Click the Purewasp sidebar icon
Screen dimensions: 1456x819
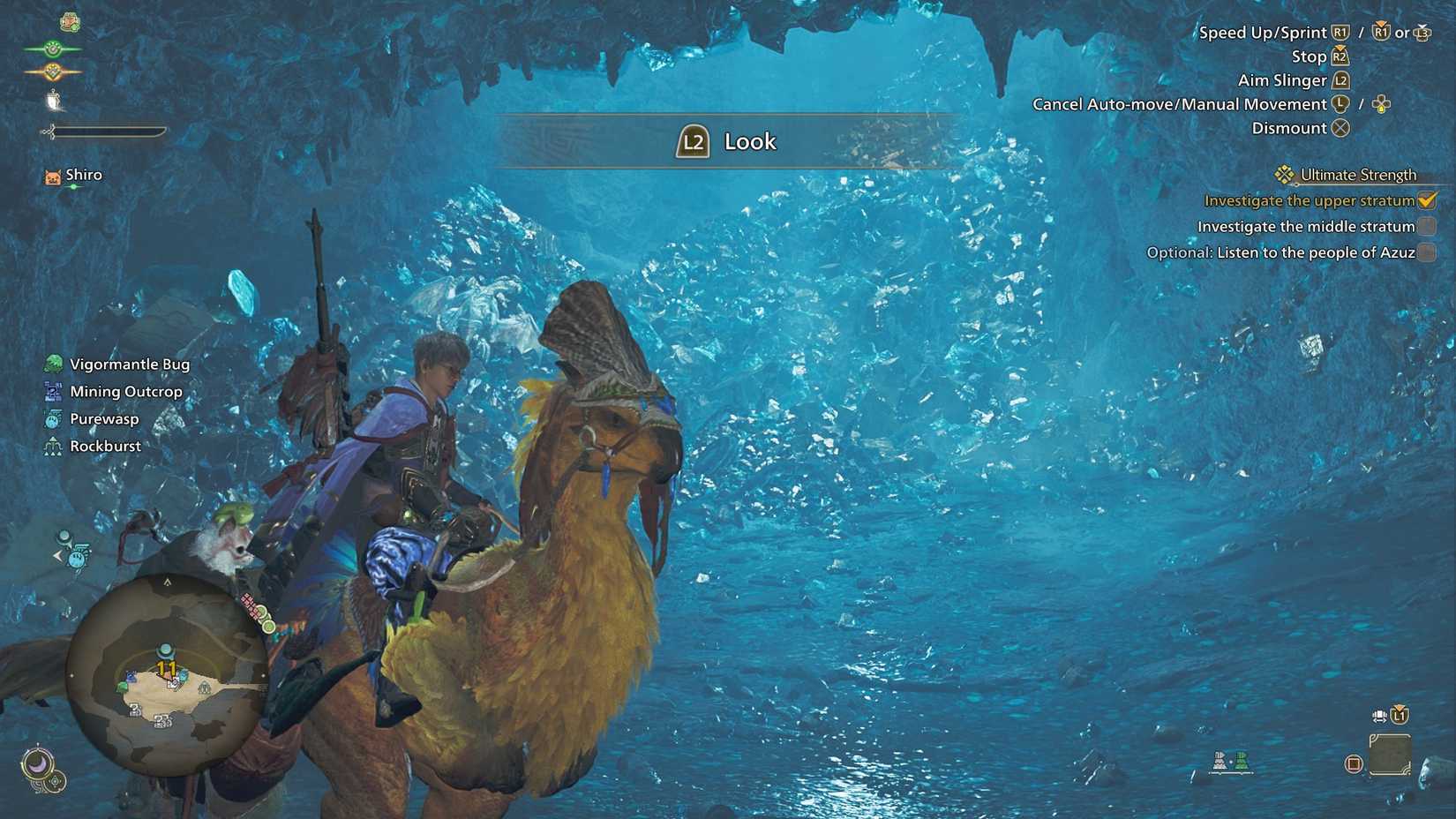tap(53, 418)
